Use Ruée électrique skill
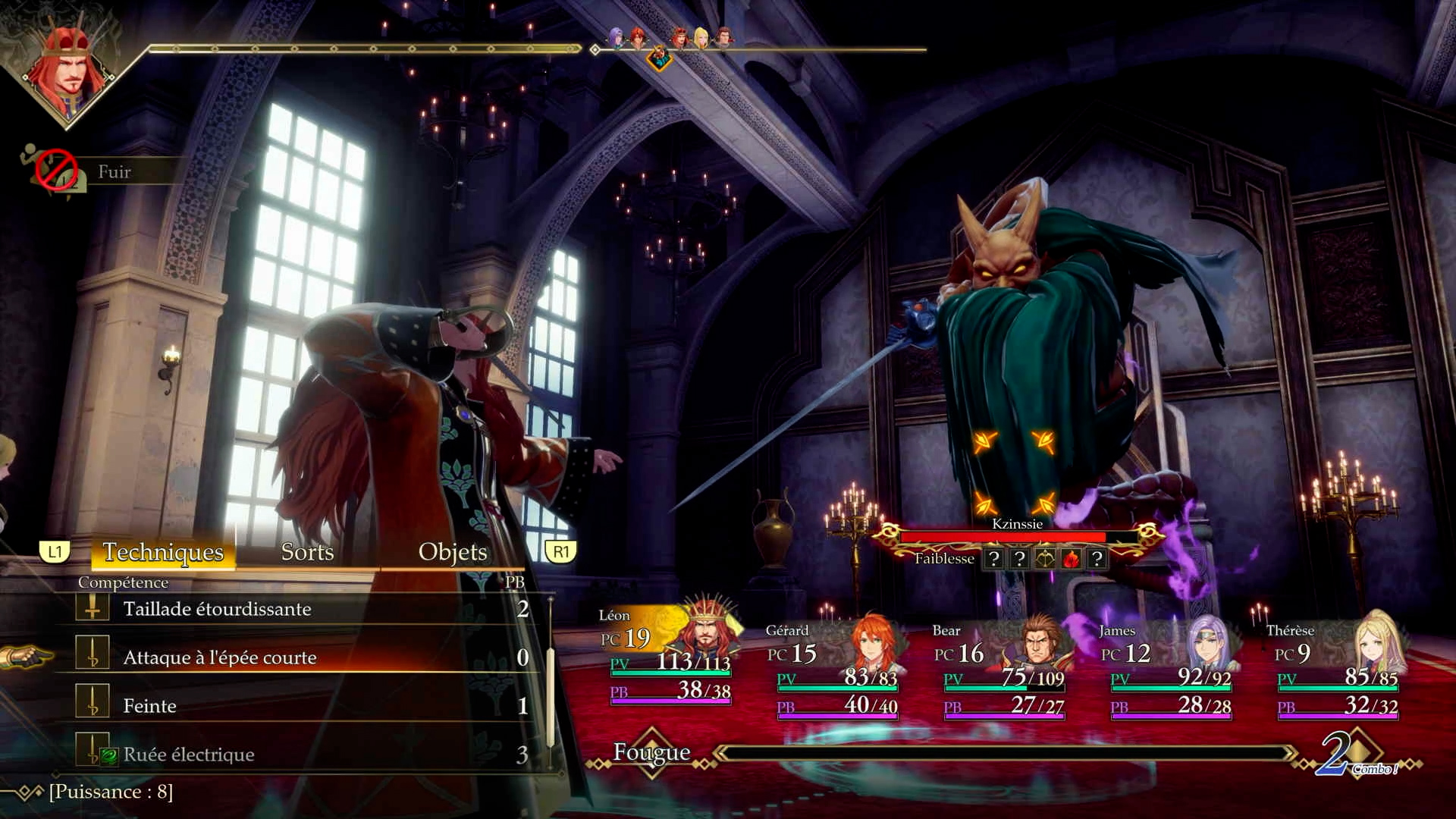The height and width of the screenshot is (819, 1456). pos(189,755)
